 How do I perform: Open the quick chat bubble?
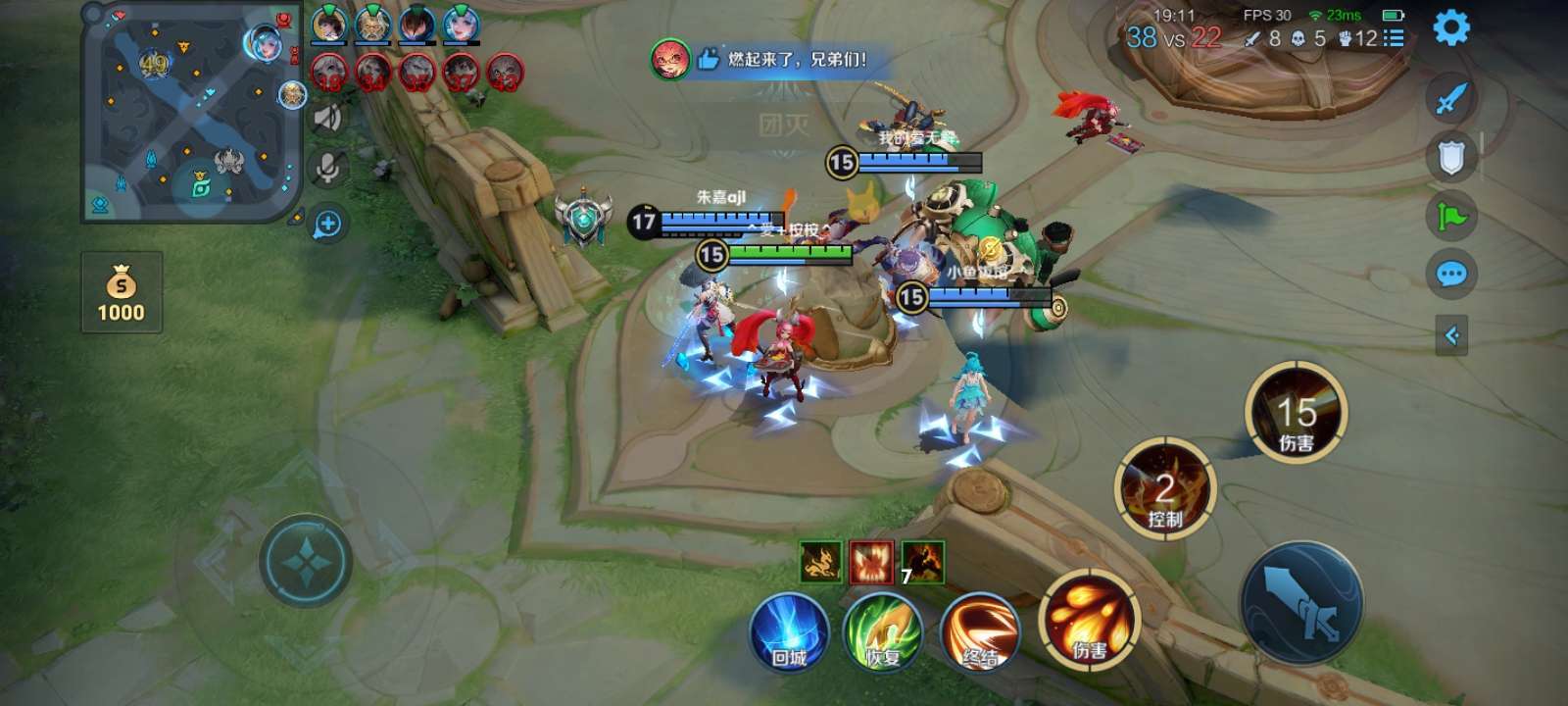1451,275
